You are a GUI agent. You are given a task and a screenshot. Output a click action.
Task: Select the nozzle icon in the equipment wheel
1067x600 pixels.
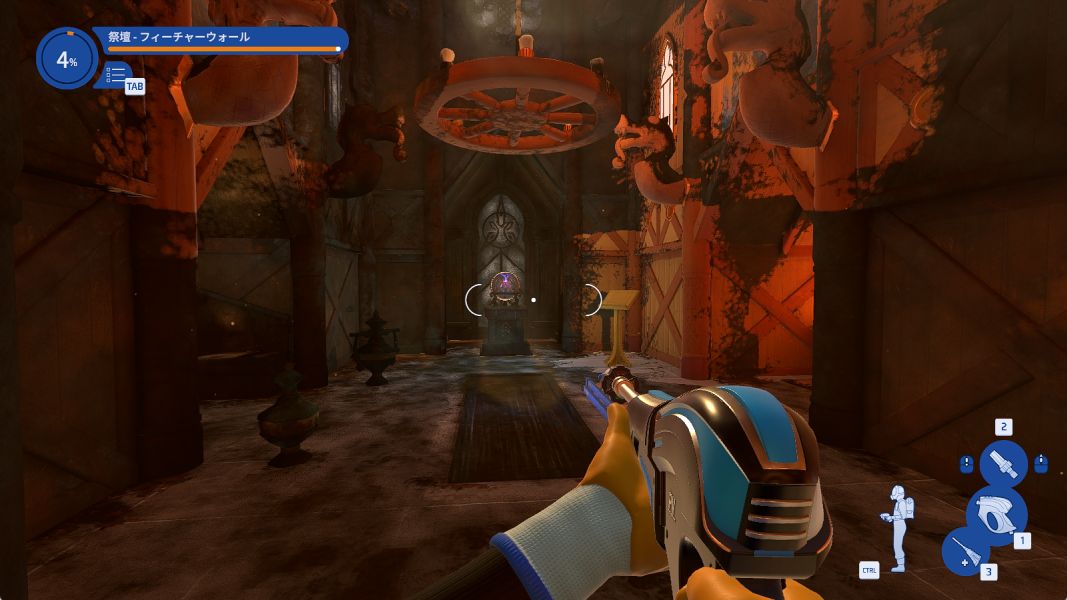1003,465
